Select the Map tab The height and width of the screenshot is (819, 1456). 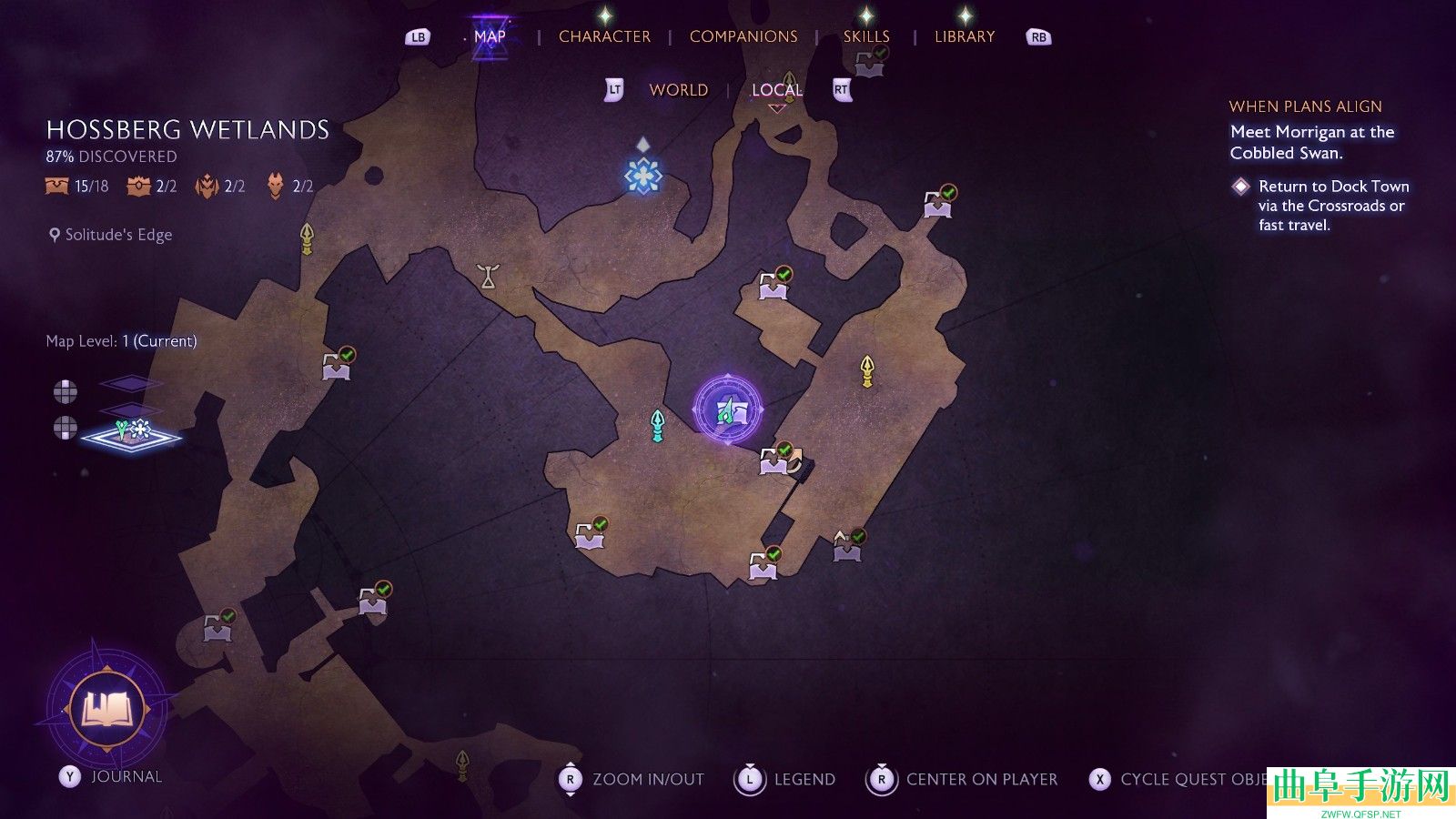tap(490, 36)
